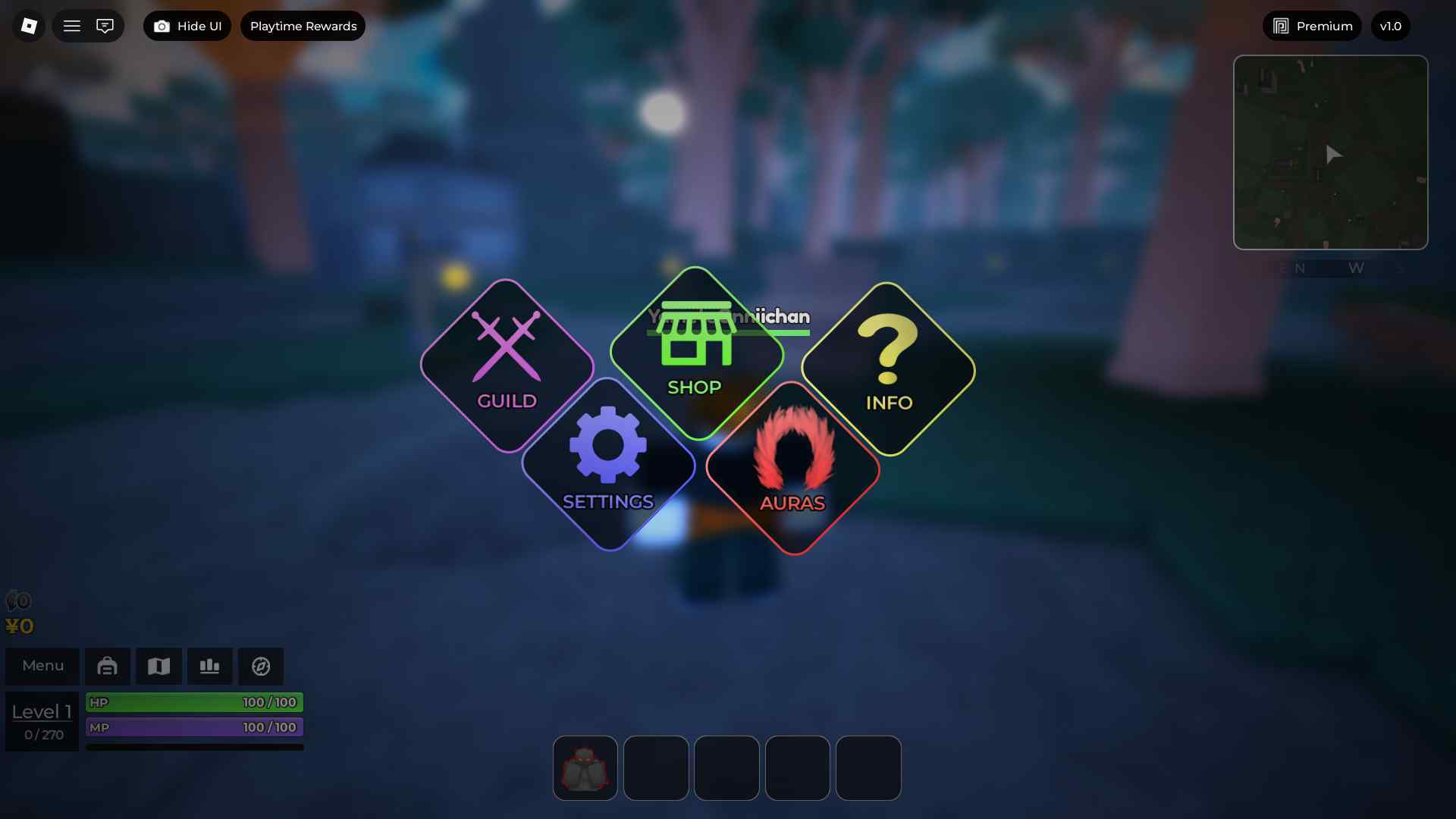Open the Premium membership tab
Viewport: 1456px width, 819px height.
[1311, 25]
